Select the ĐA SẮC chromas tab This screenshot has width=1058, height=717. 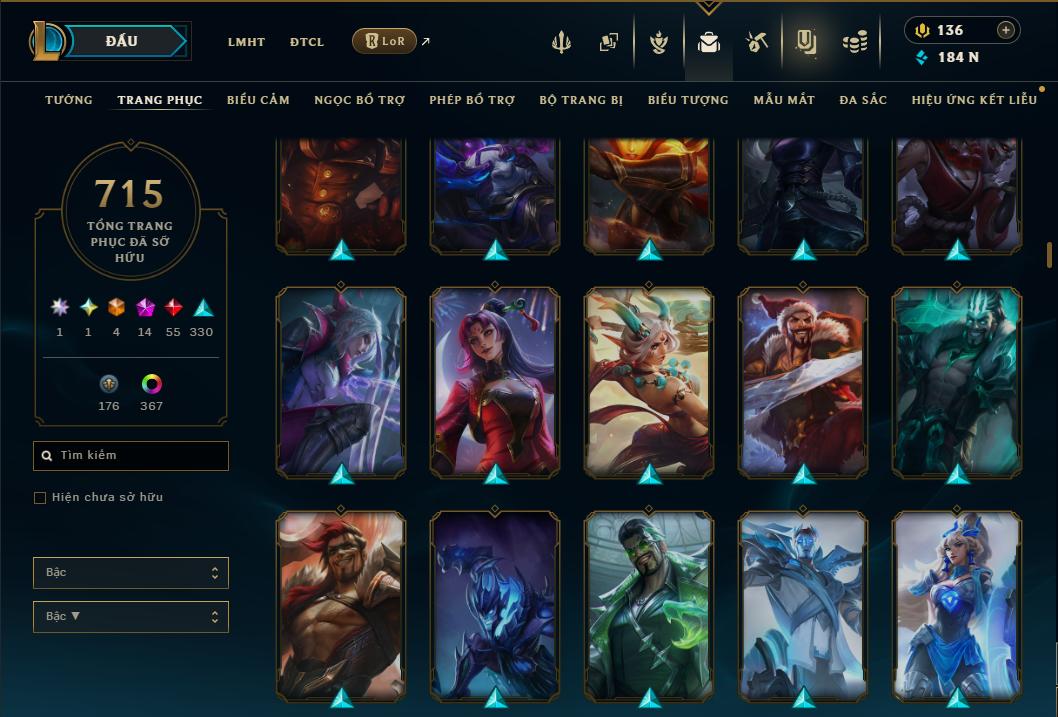pyautogui.click(x=863, y=100)
